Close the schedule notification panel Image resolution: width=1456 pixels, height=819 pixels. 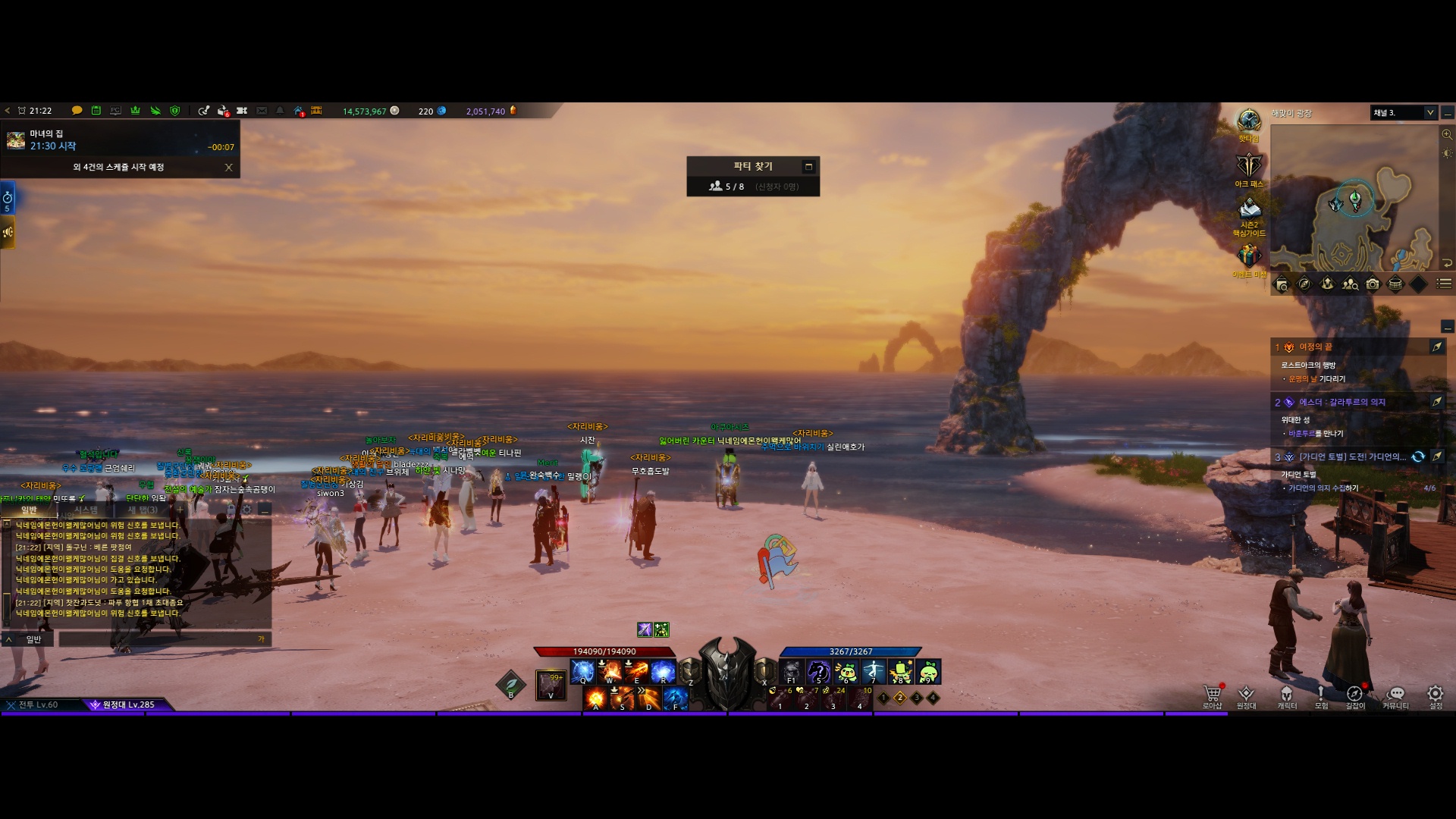click(x=228, y=168)
